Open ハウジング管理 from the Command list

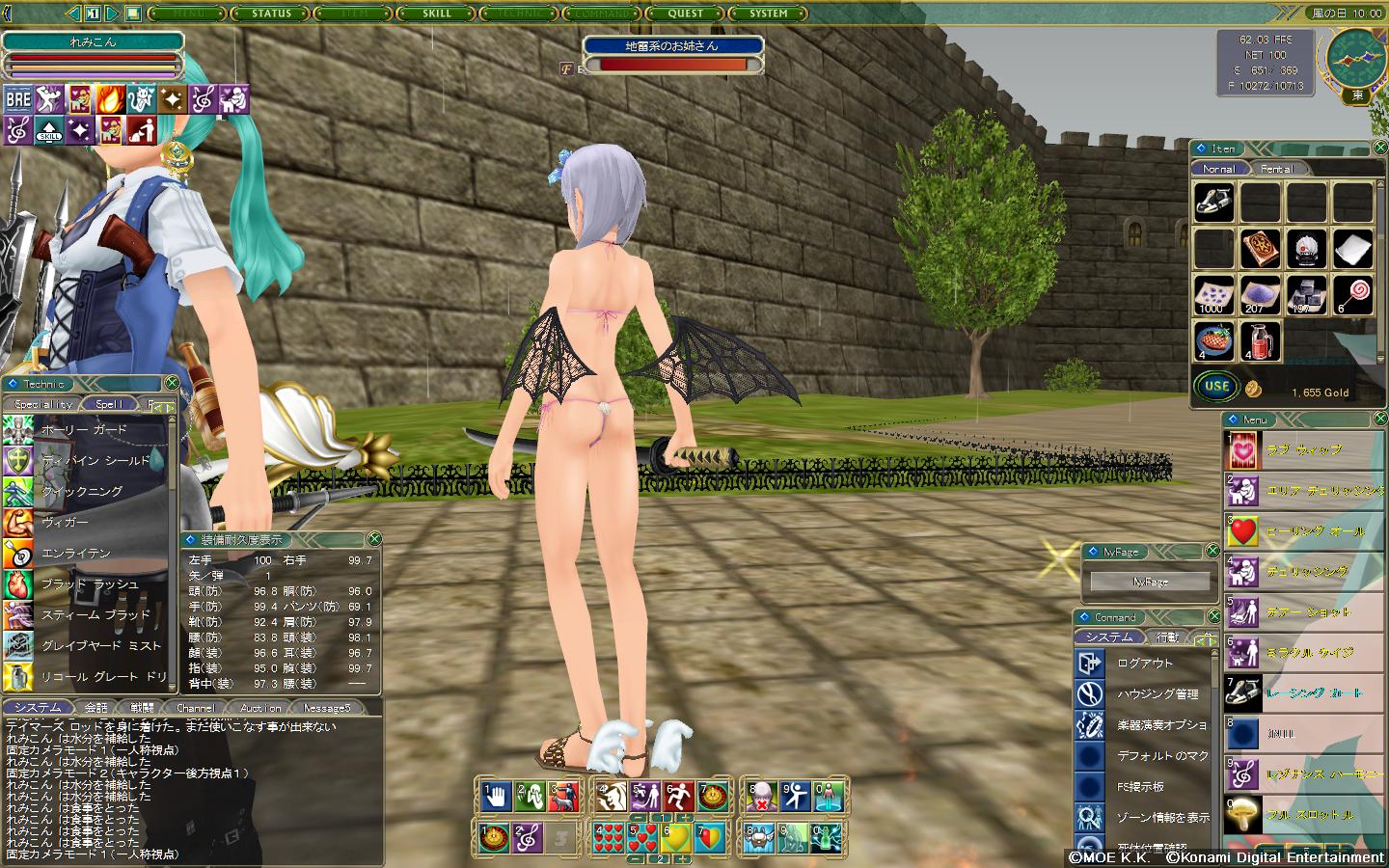(1157, 694)
